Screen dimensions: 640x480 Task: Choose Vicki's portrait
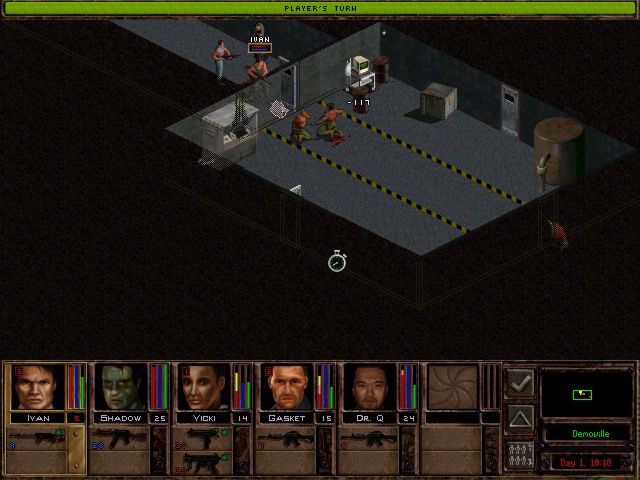tap(205, 387)
